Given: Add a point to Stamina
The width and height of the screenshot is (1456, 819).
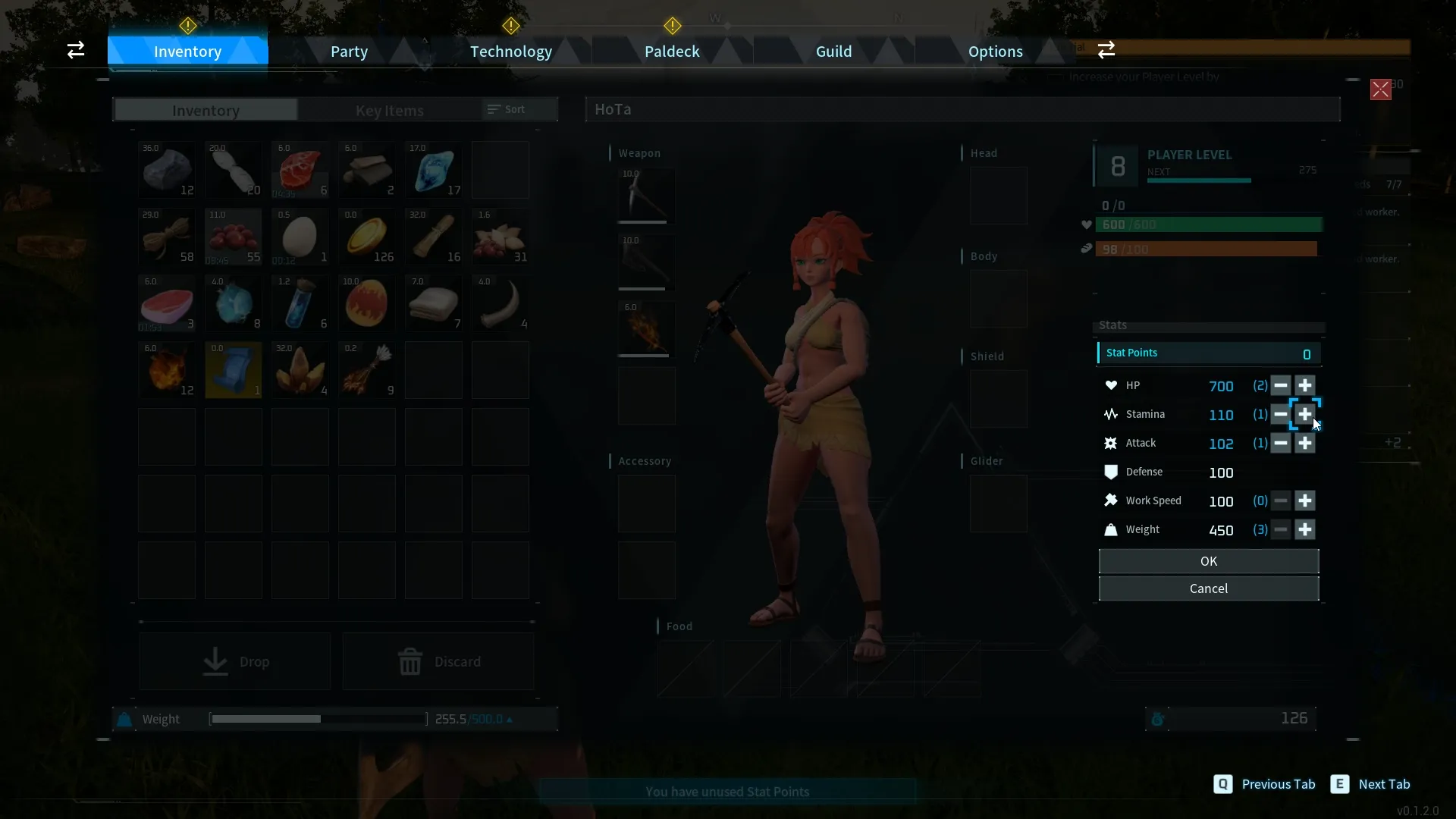Looking at the screenshot, I should coord(1304,414).
